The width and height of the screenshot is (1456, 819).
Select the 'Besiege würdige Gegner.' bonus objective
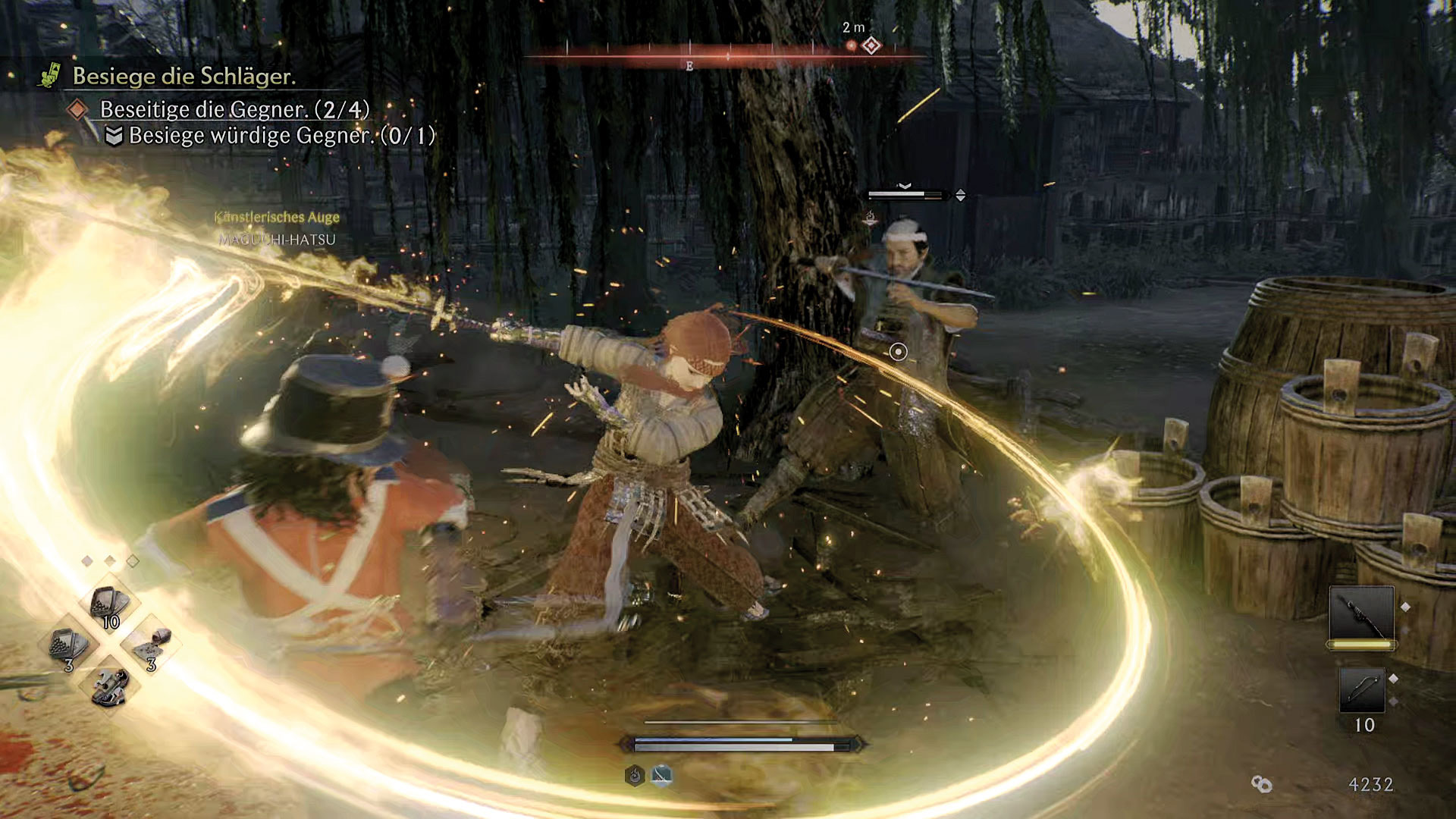point(281,136)
